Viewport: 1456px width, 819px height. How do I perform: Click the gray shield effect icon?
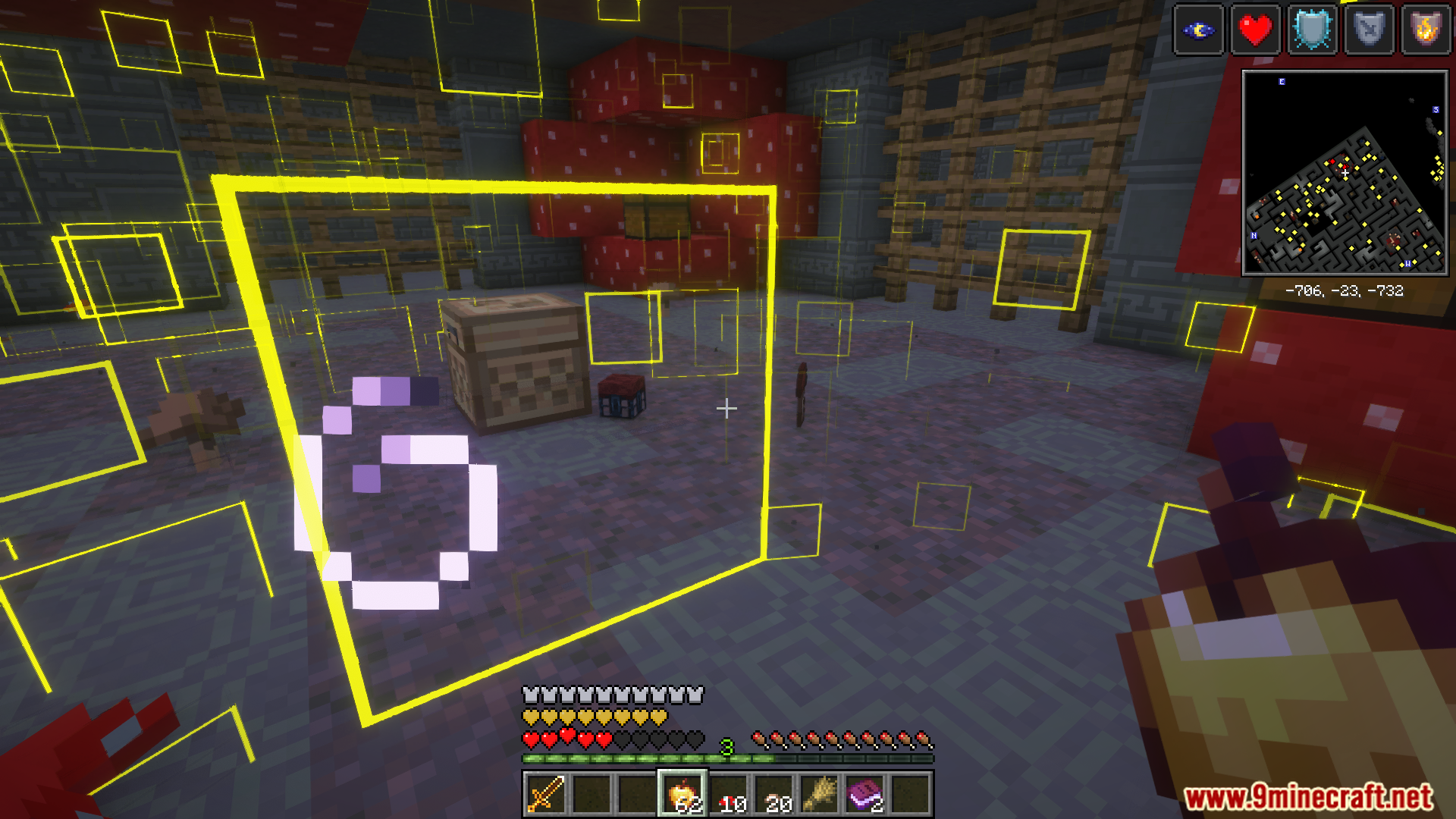(x=1370, y=30)
